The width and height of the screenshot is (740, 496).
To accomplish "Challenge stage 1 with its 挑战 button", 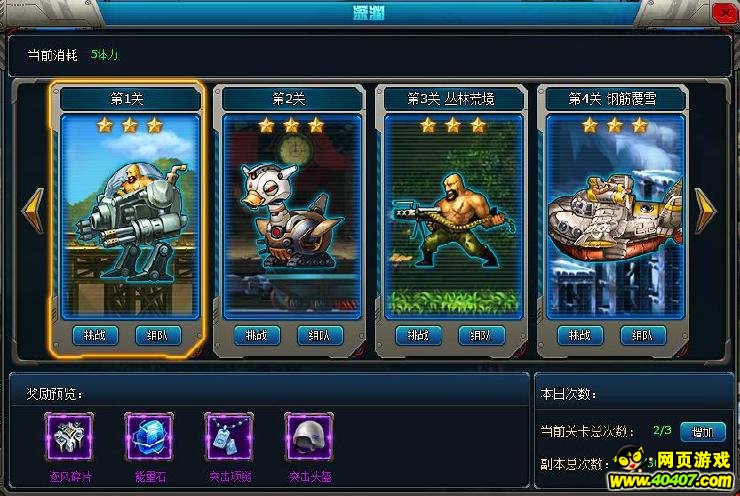I will coord(96,336).
